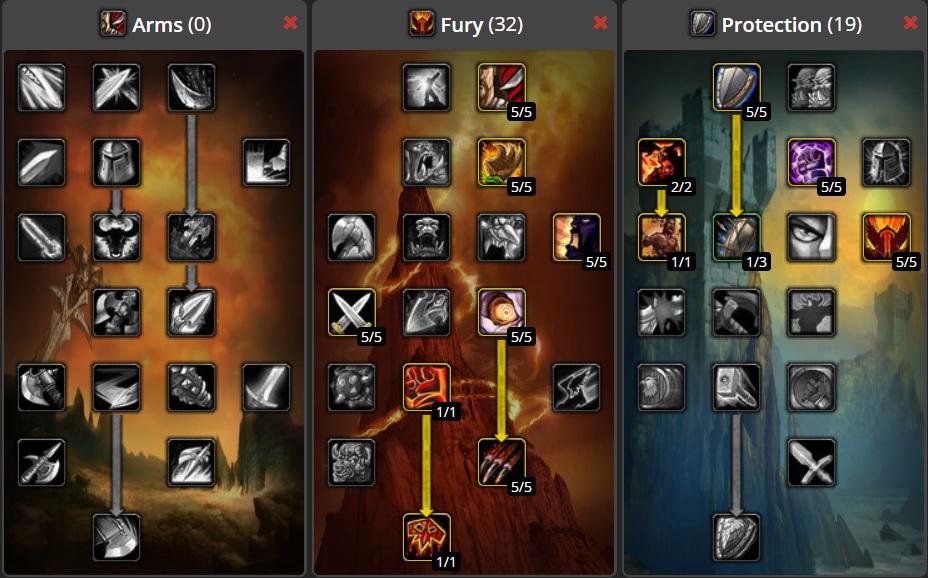Choose the Flurry claw talent
This screenshot has width=928, height=578.
[x=502, y=462]
